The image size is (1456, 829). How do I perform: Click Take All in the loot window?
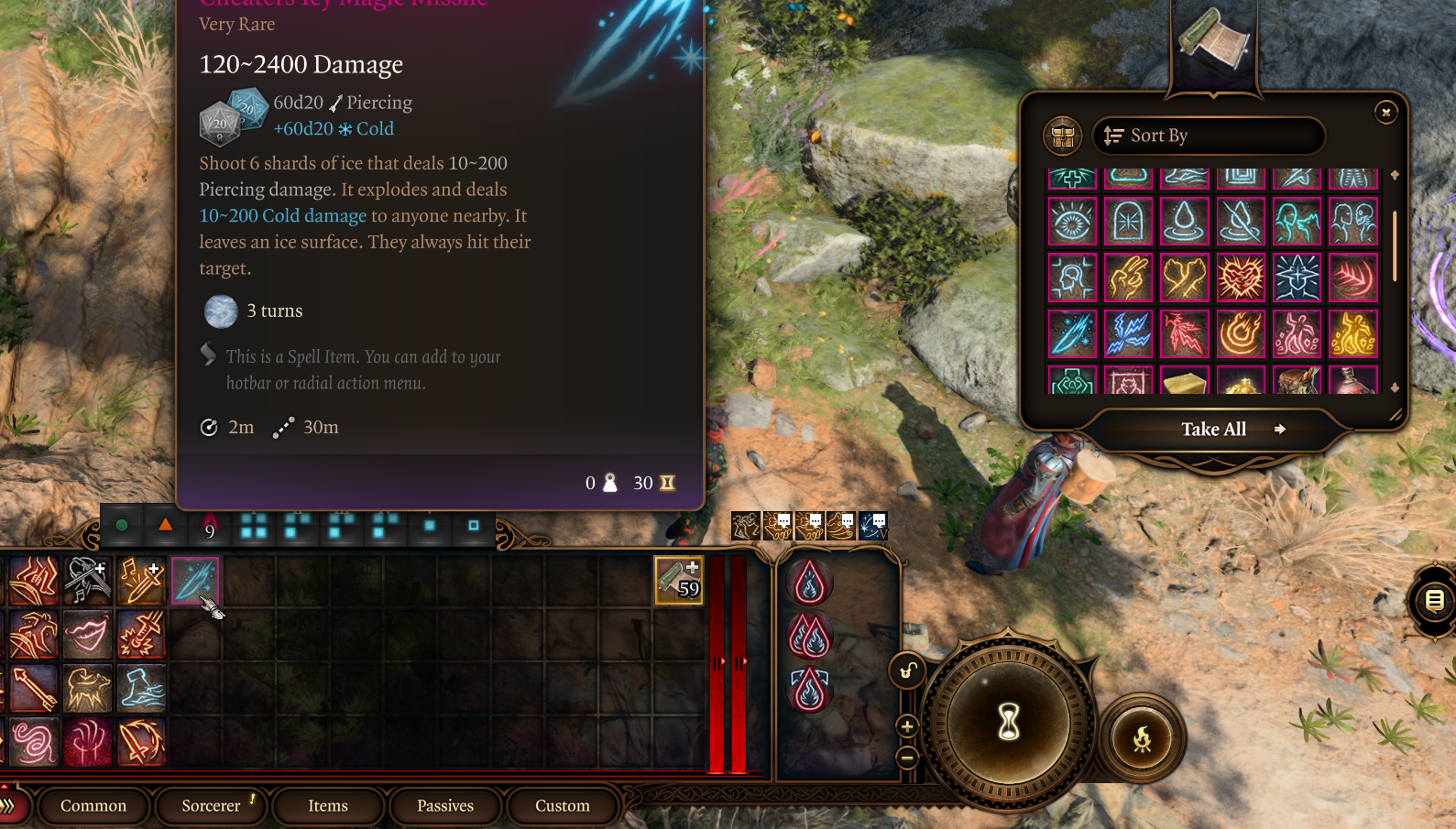pos(1213,429)
